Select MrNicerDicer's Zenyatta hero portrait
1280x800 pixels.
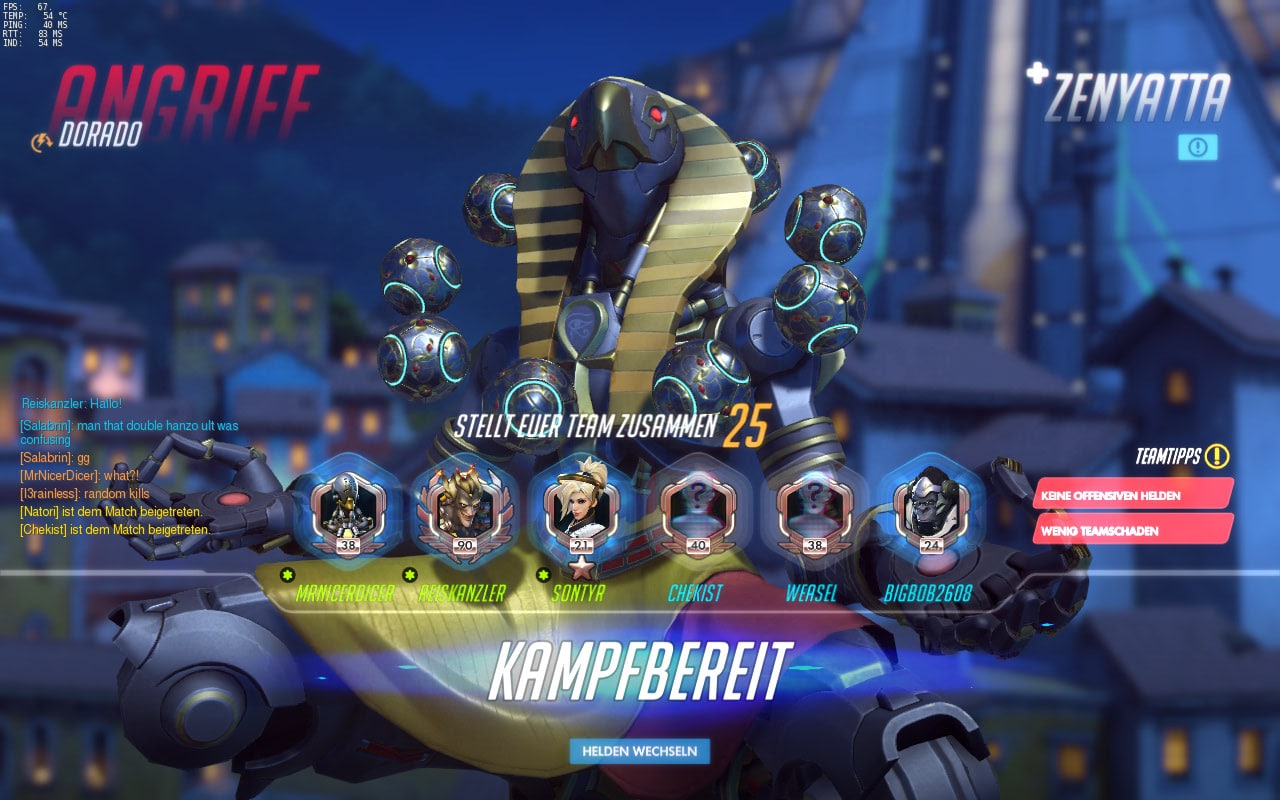(347, 510)
